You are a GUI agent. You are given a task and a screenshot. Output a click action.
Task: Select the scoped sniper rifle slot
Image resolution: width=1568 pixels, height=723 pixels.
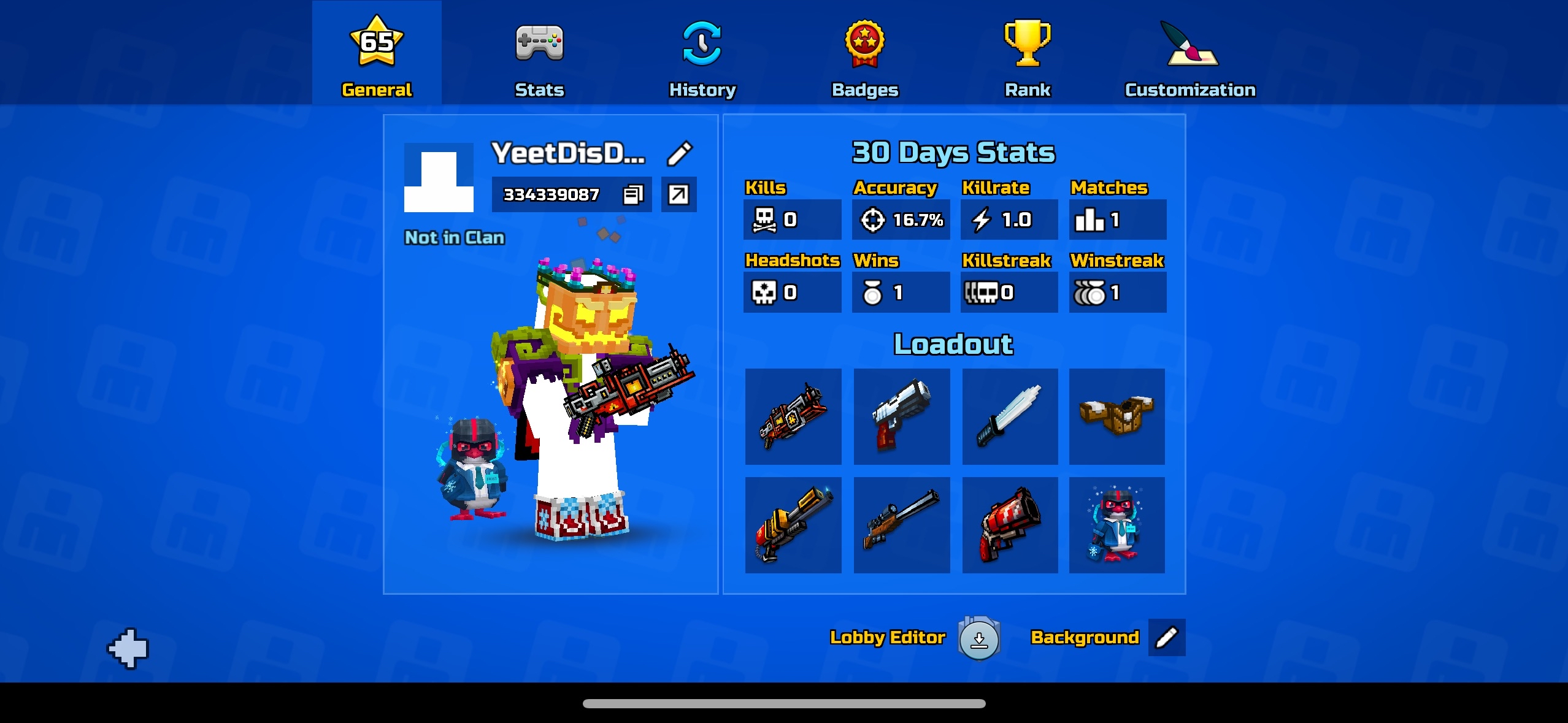point(902,525)
